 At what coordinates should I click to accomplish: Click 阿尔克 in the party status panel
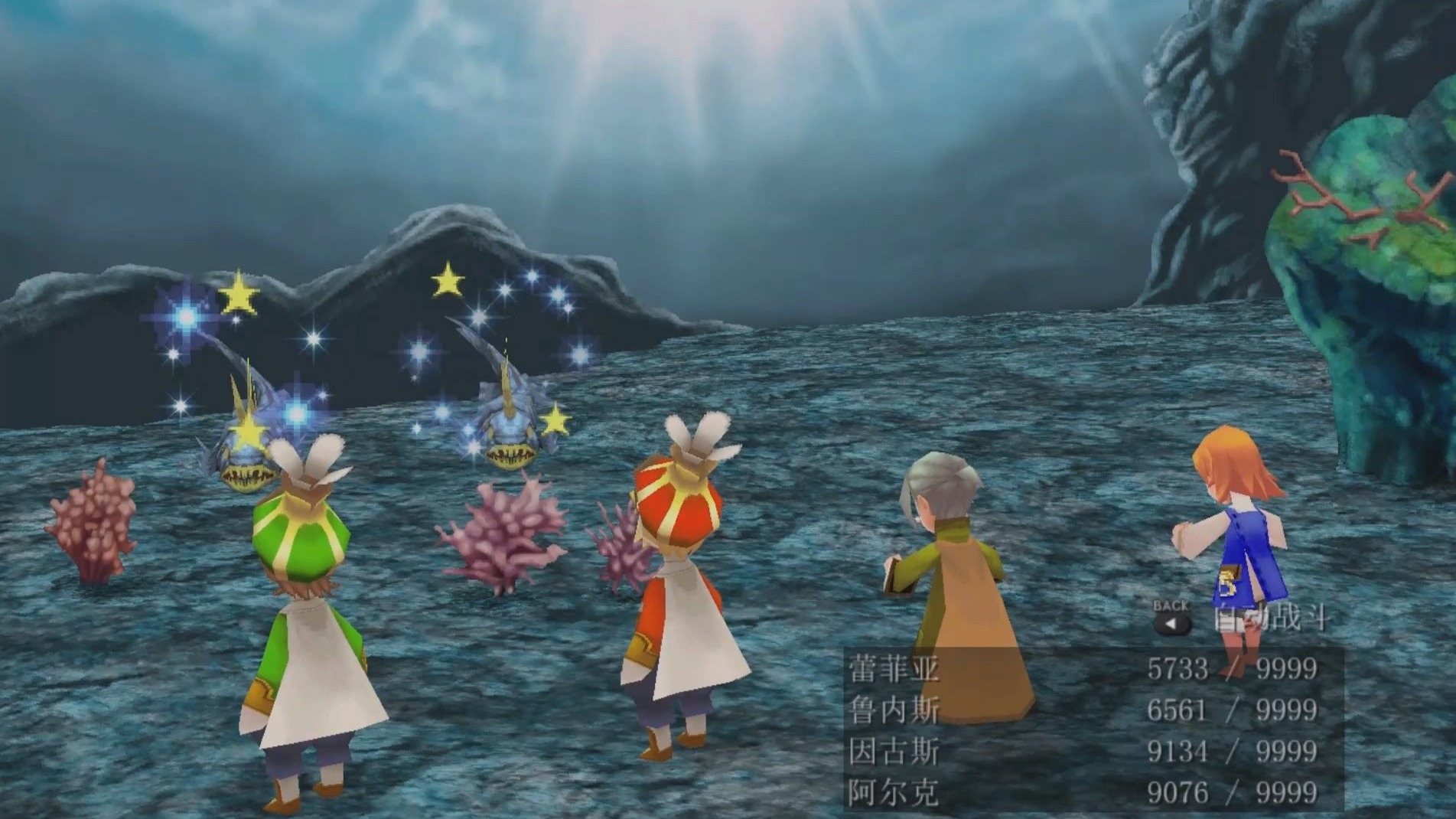coord(894,793)
